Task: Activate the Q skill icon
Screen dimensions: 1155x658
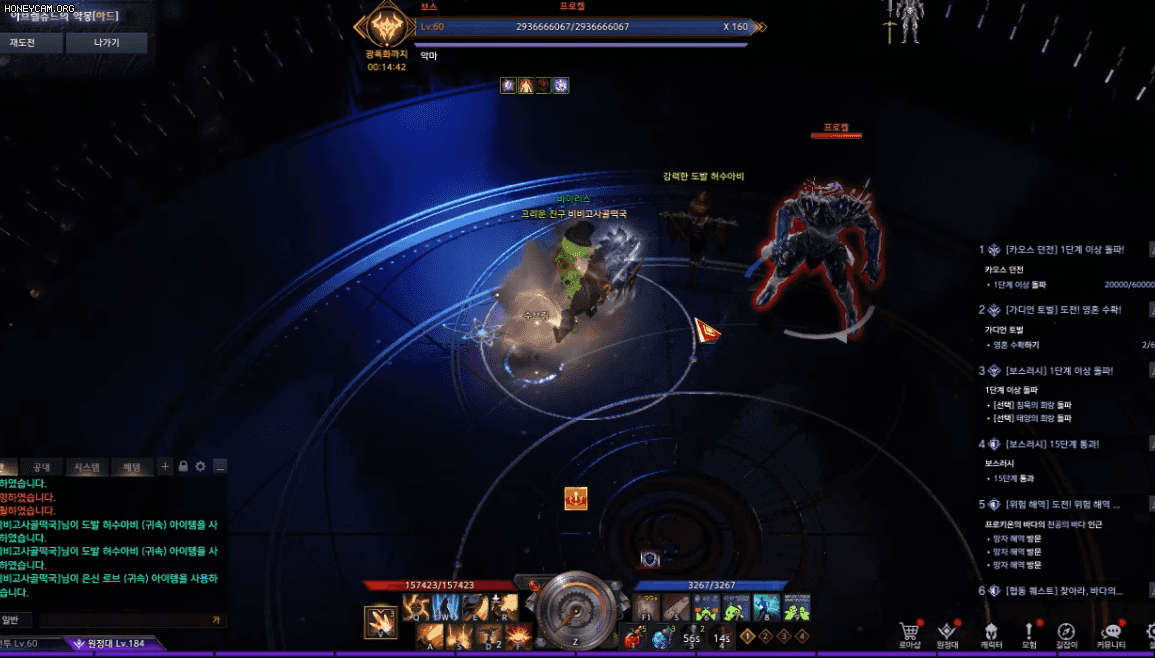Action: [417, 607]
